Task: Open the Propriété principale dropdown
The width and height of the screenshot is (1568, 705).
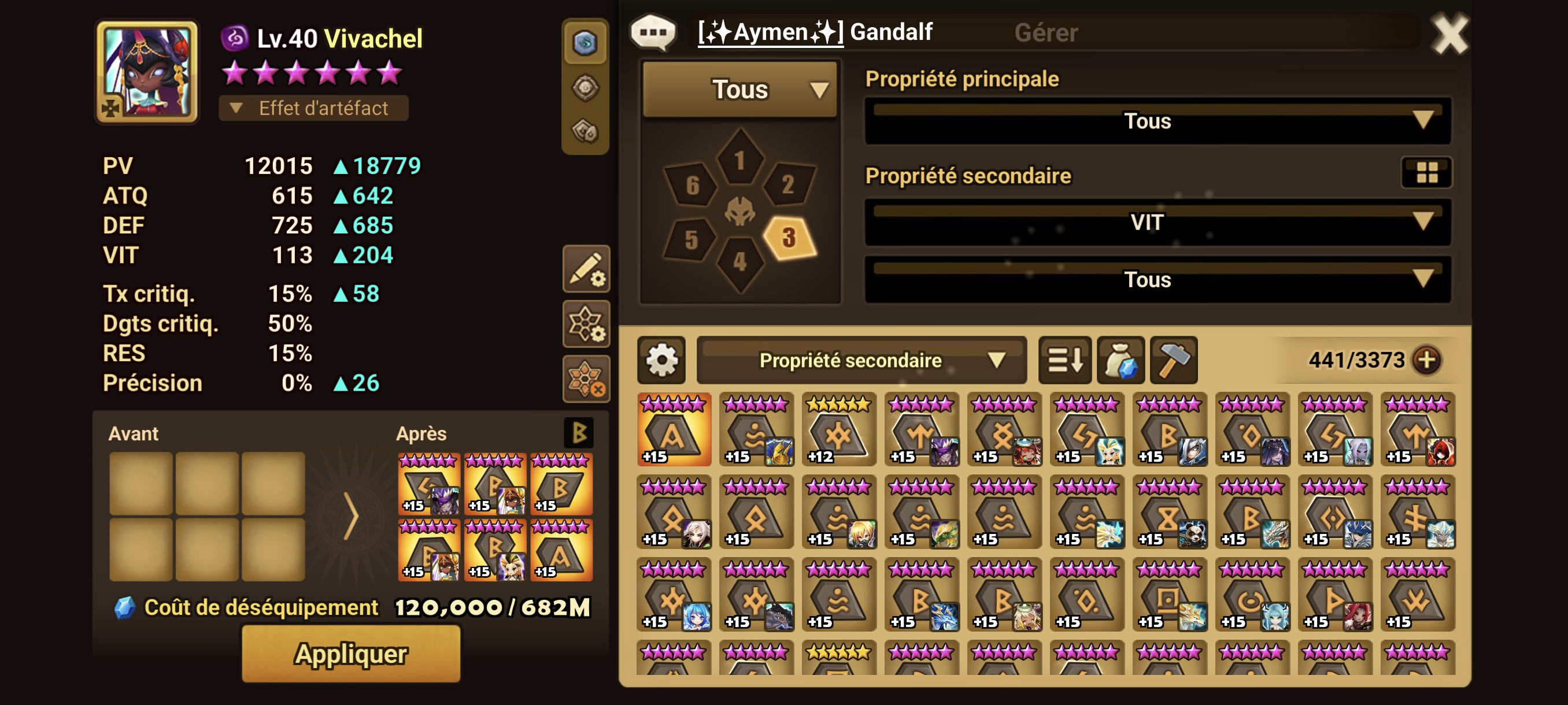Action: pyautogui.click(x=1157, y=120)
